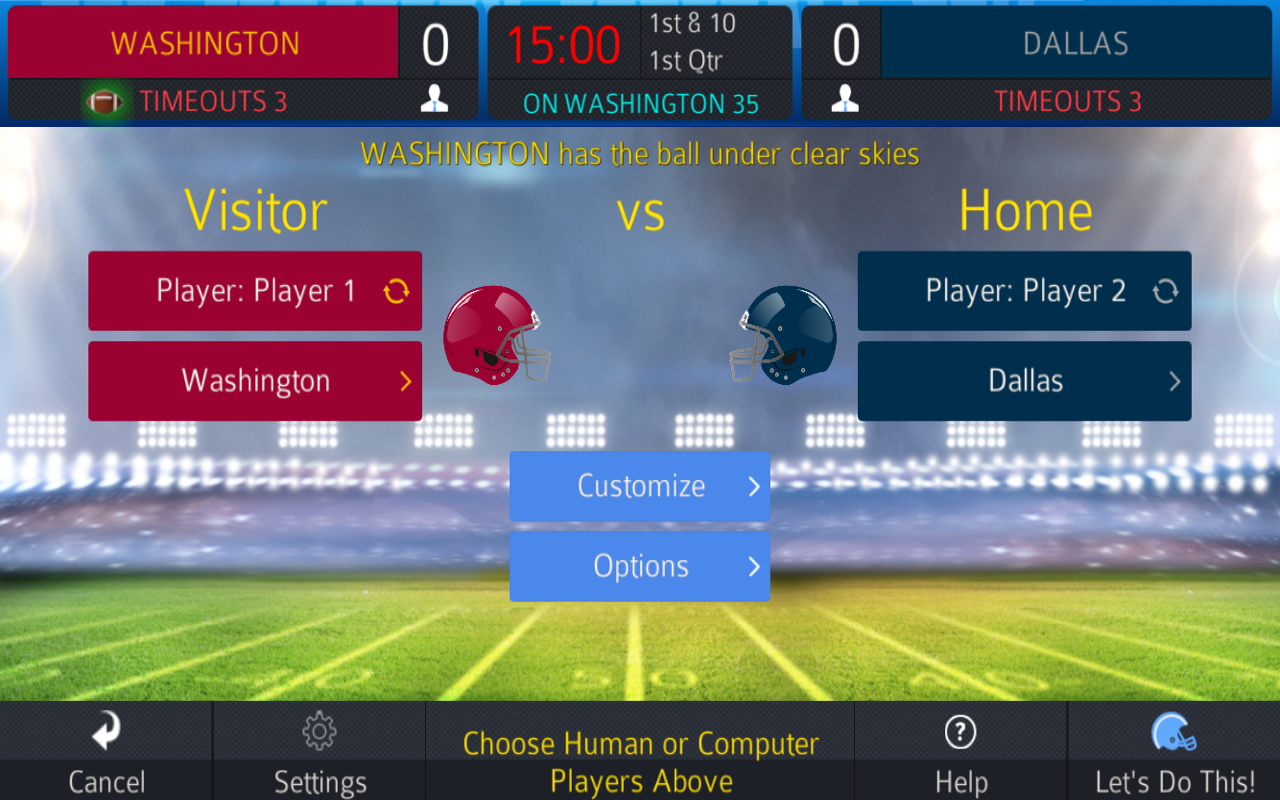Screen dimensions: 1280x800
Task: Click the blue helmet icon above Let's Do This
Action: click(1172, 731)
